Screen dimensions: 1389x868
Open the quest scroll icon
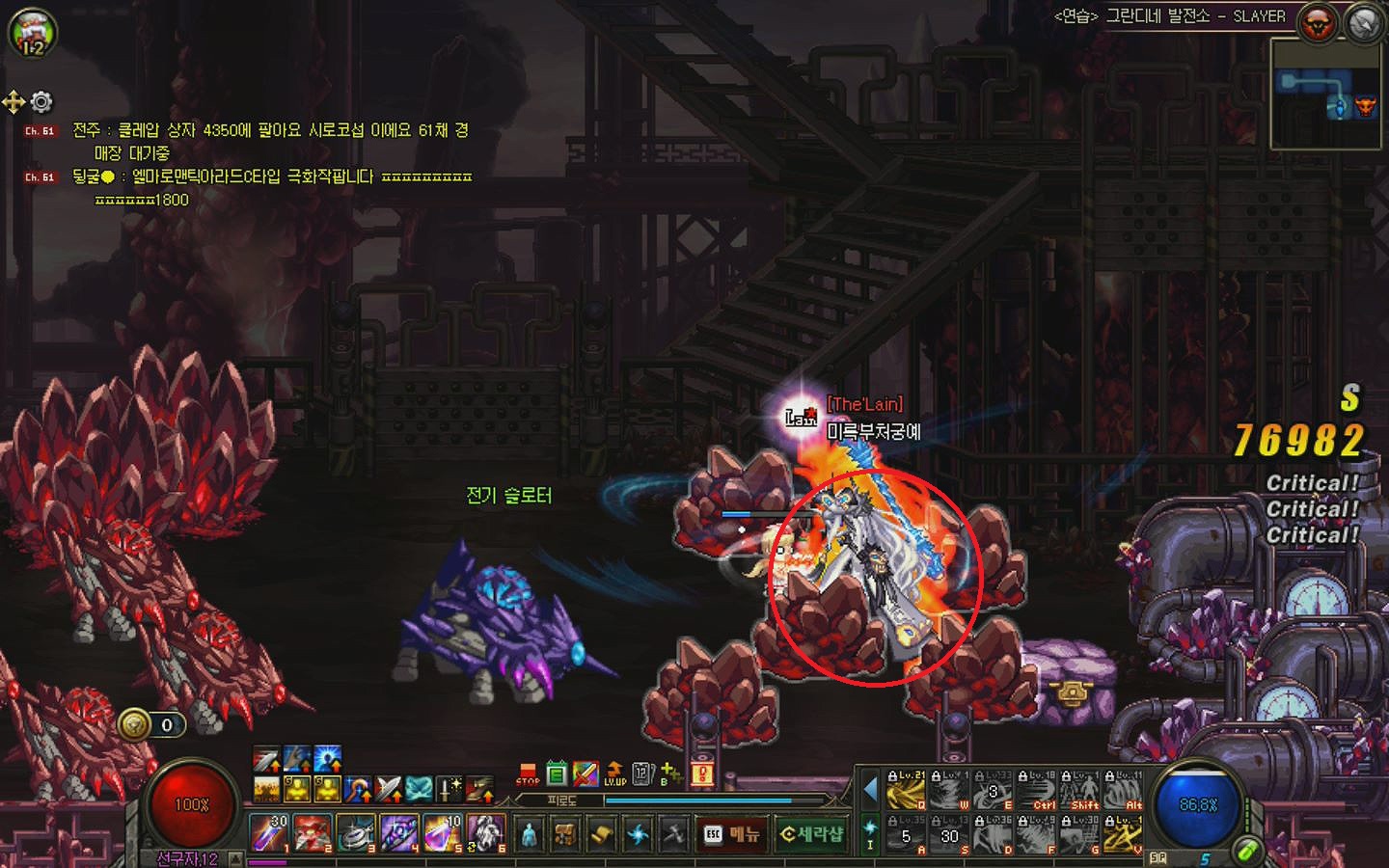coord(601,834)
